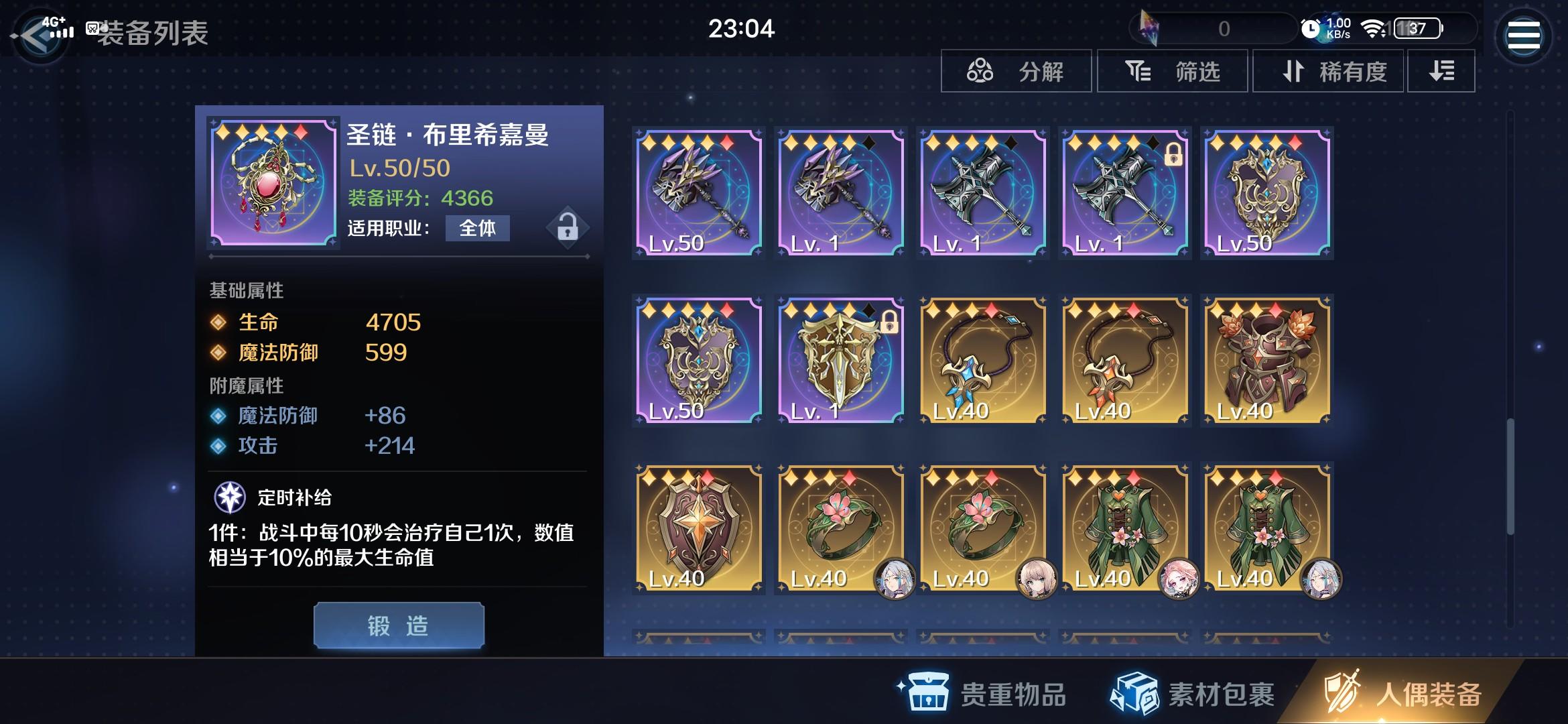1568x724 pixels.
Task: Expand the 筛选 filter options
Action: tap(1173, 72)
